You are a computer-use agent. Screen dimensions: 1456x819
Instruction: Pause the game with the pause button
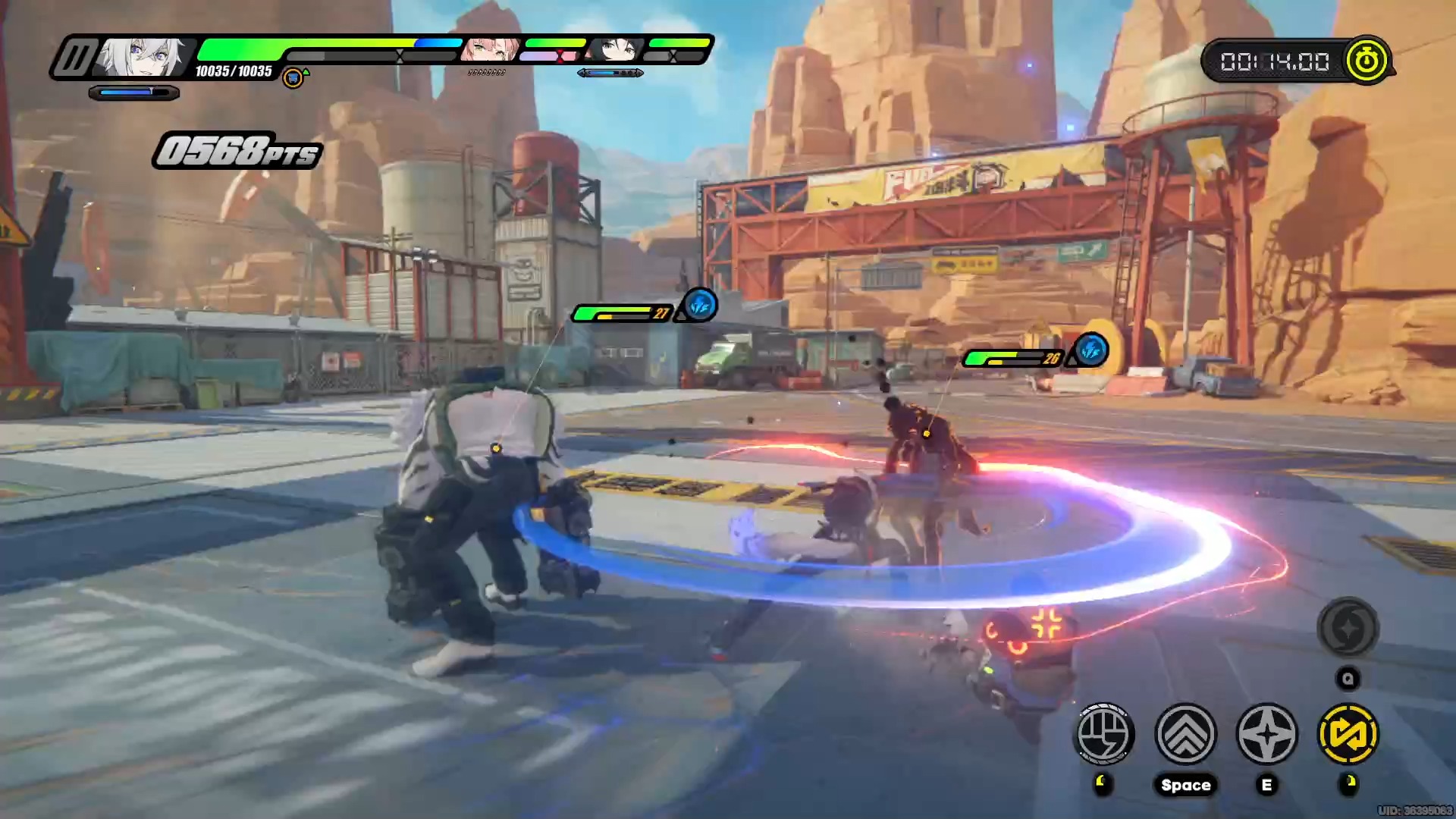(x=74, y=58)
